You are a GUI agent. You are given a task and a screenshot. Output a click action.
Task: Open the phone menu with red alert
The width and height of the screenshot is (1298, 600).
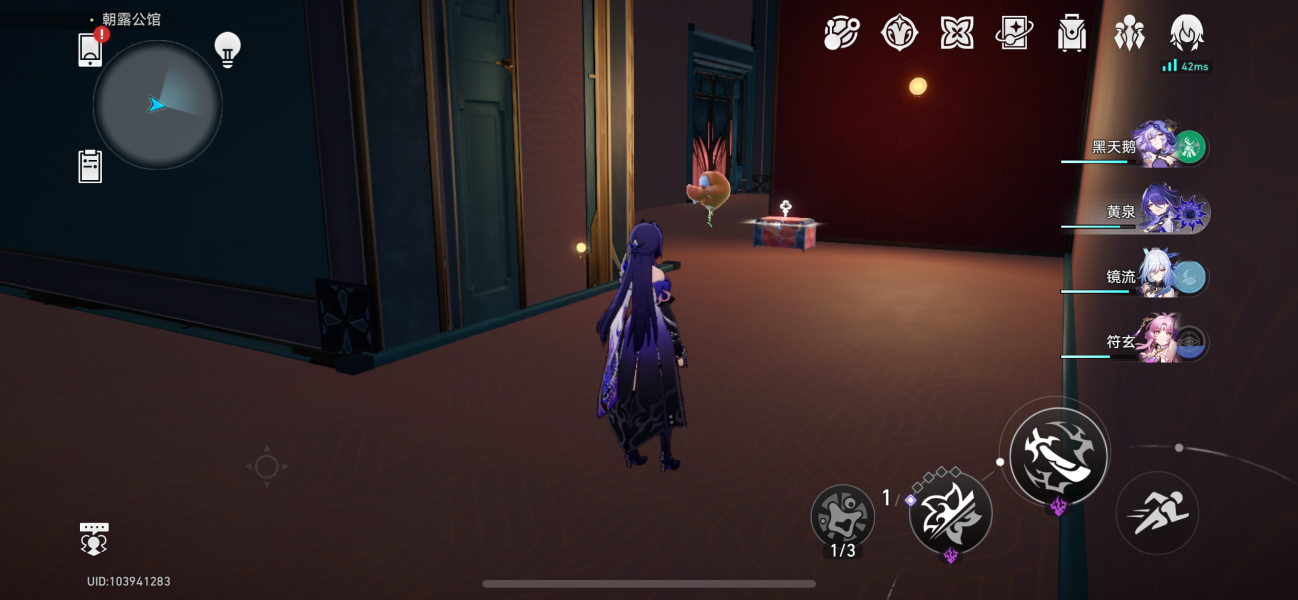point(91,49)
